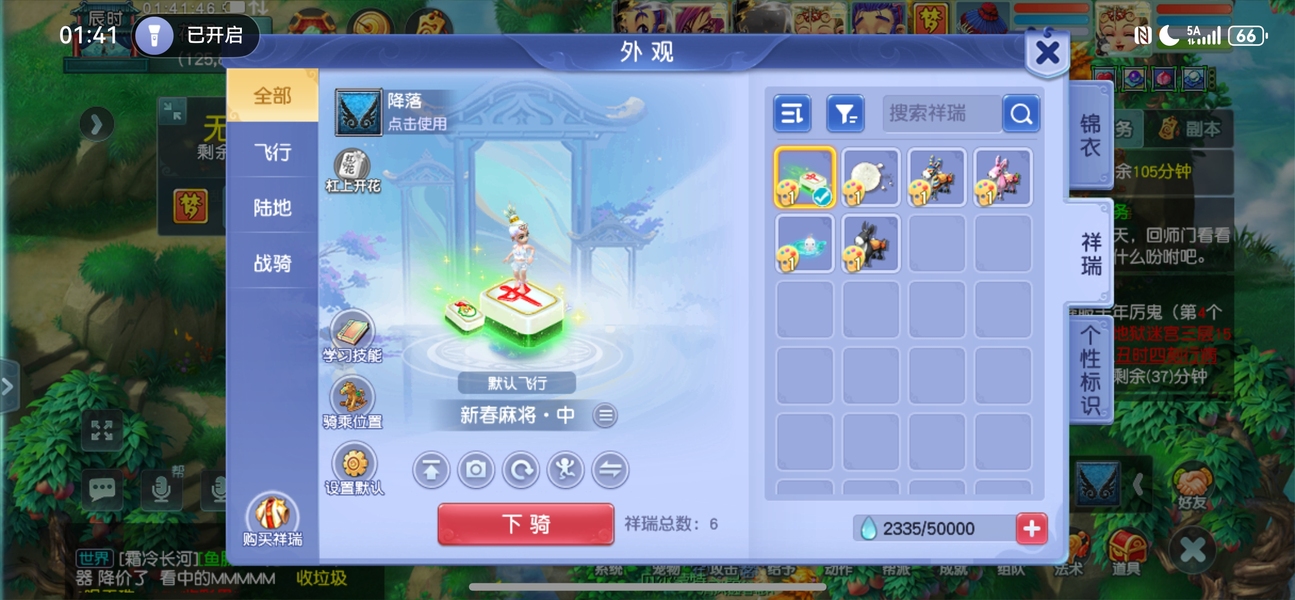Screen dimensions: 1295x600
Task: Tap the camera screenshot button
Action: 476,469
